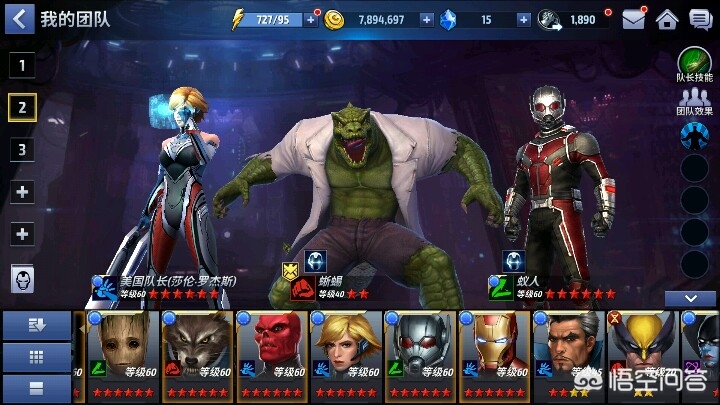
Task: Select Rocket Raccoon's character card
Action: [196, 356]
